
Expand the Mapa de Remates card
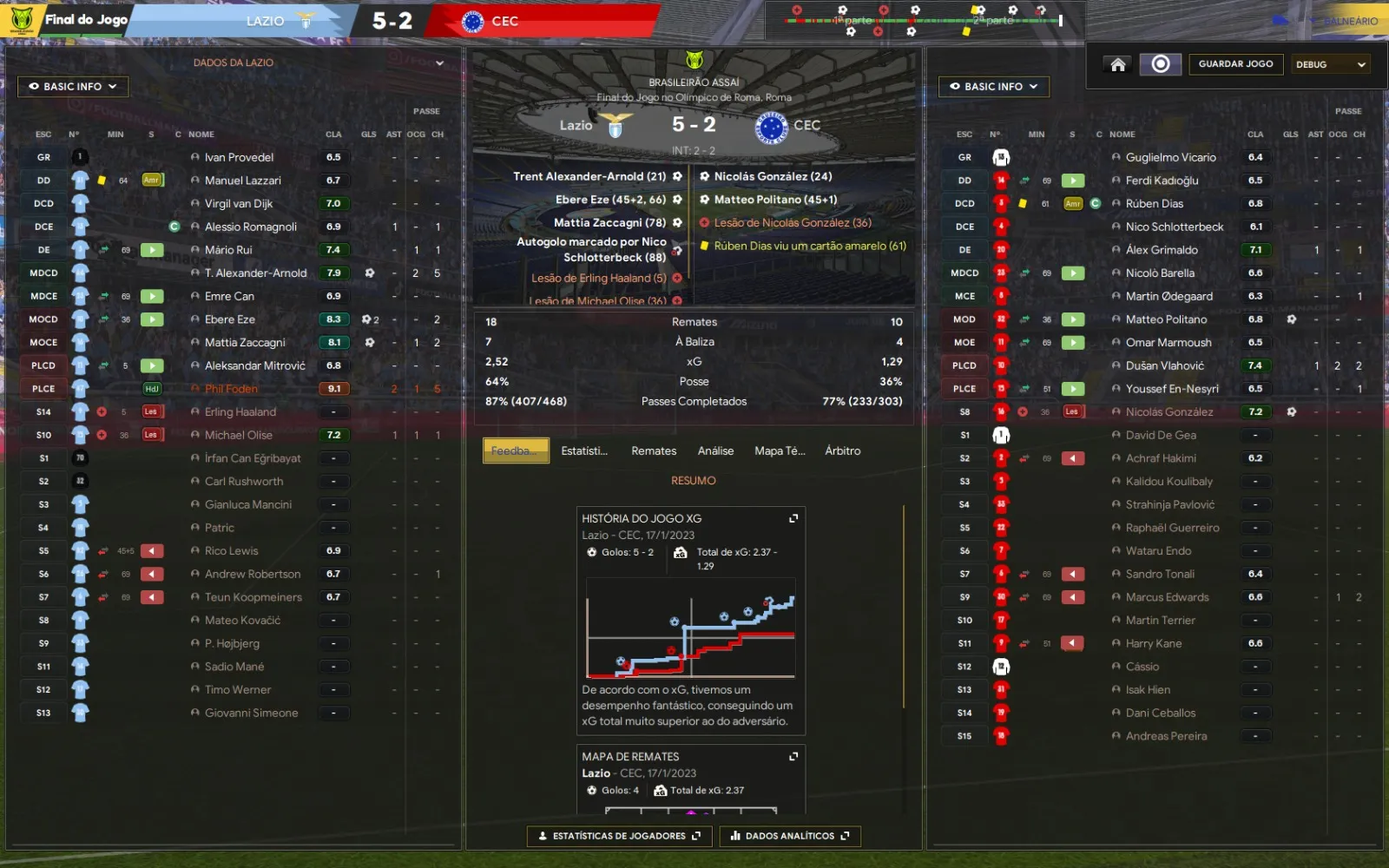pos(793,757)
